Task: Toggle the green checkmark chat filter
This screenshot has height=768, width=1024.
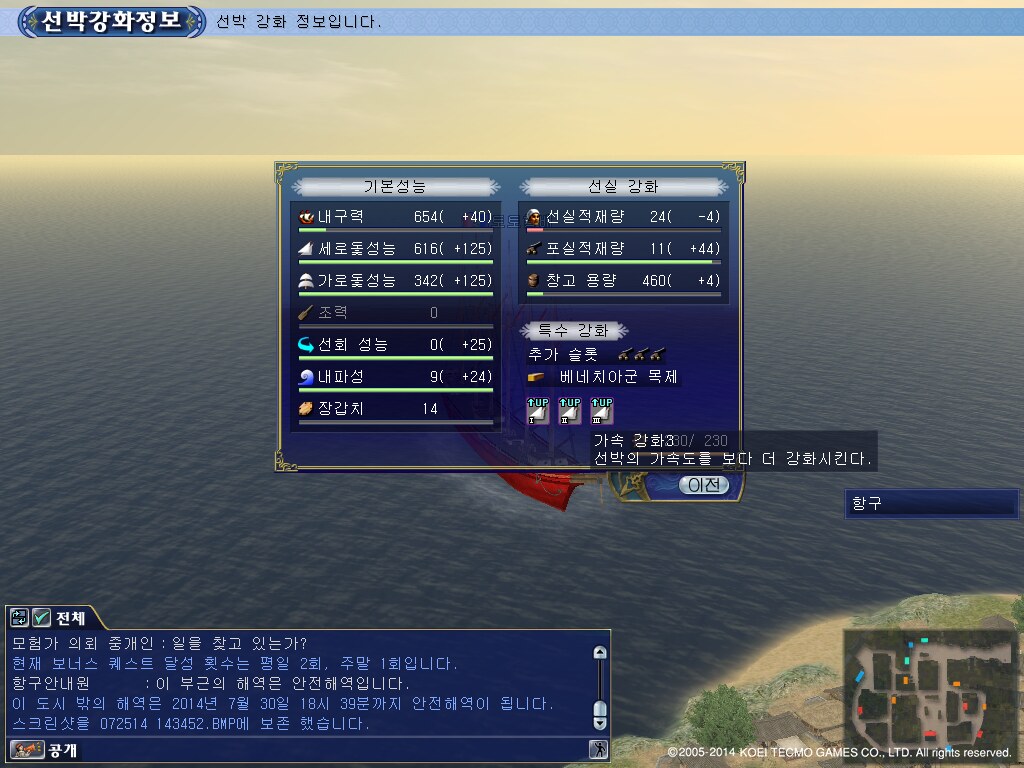Action: [x=41, y=618]
